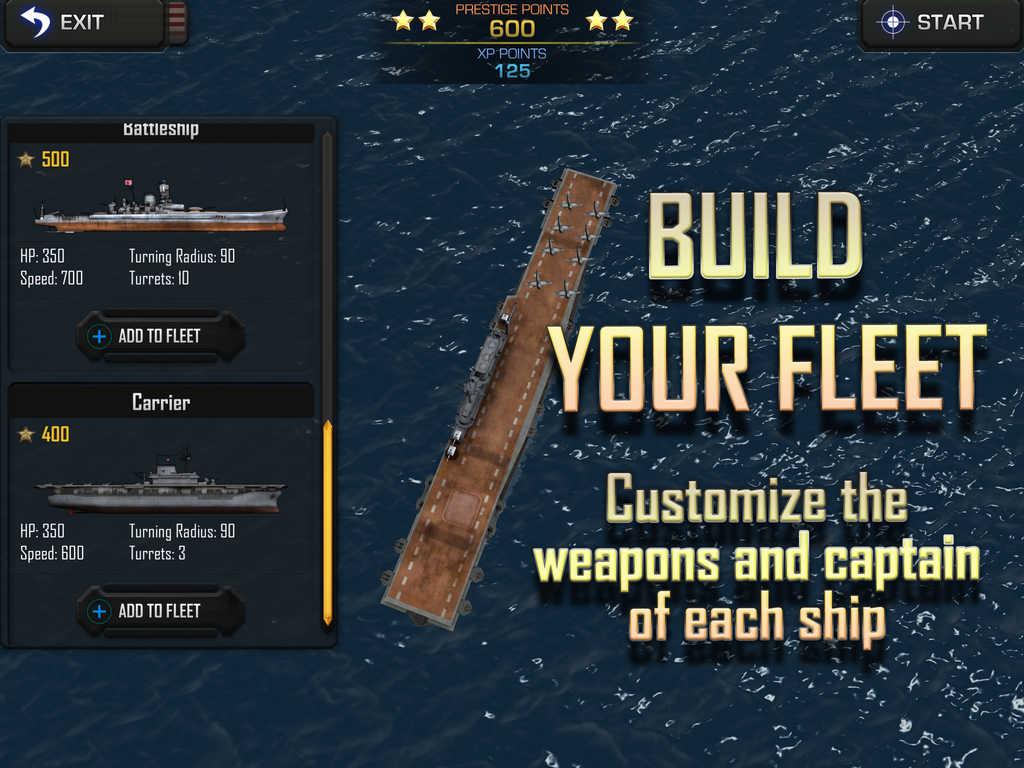Select the Battleship ship image

160,209
